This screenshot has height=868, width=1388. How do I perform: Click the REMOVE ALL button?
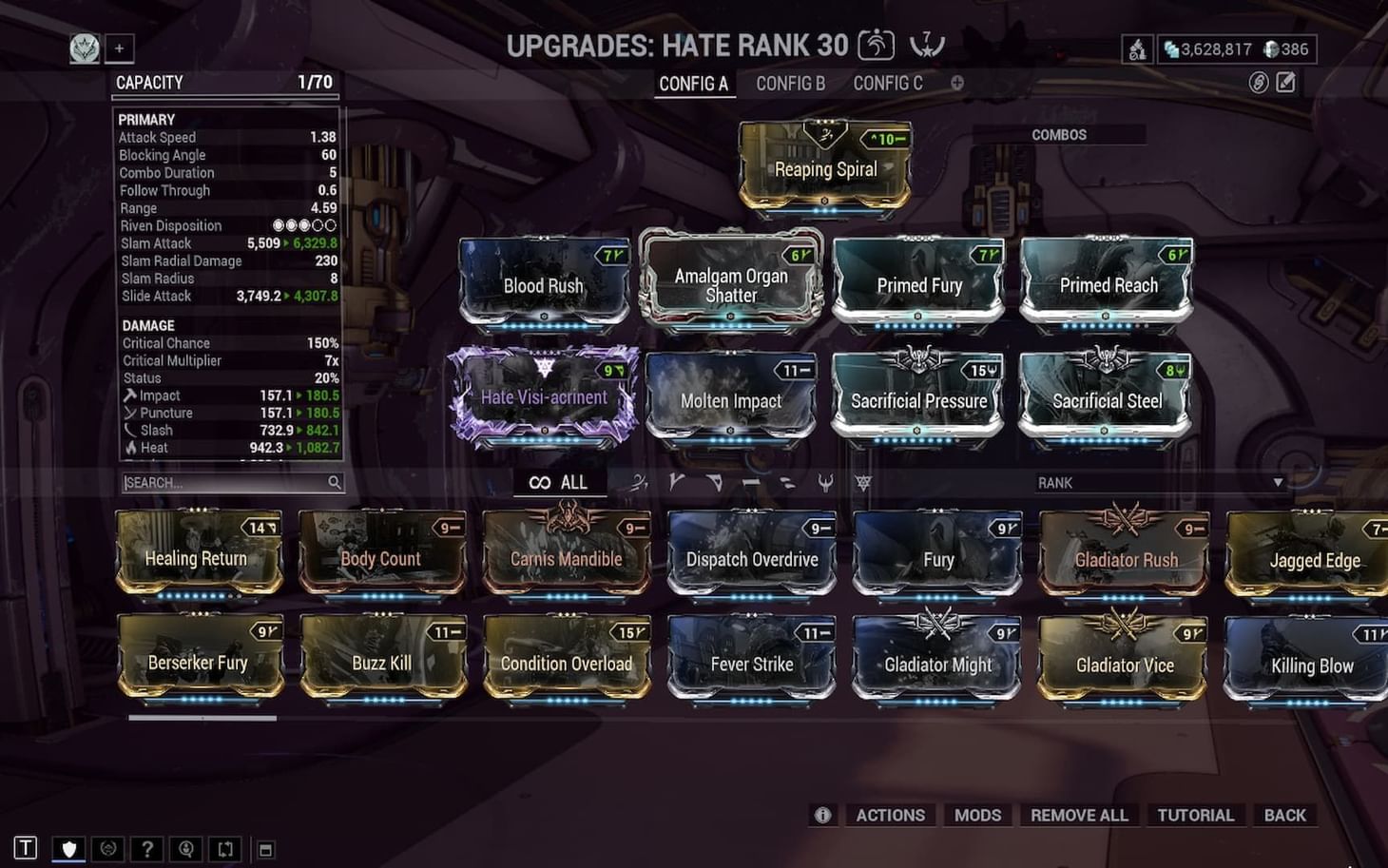point(1079,815)
